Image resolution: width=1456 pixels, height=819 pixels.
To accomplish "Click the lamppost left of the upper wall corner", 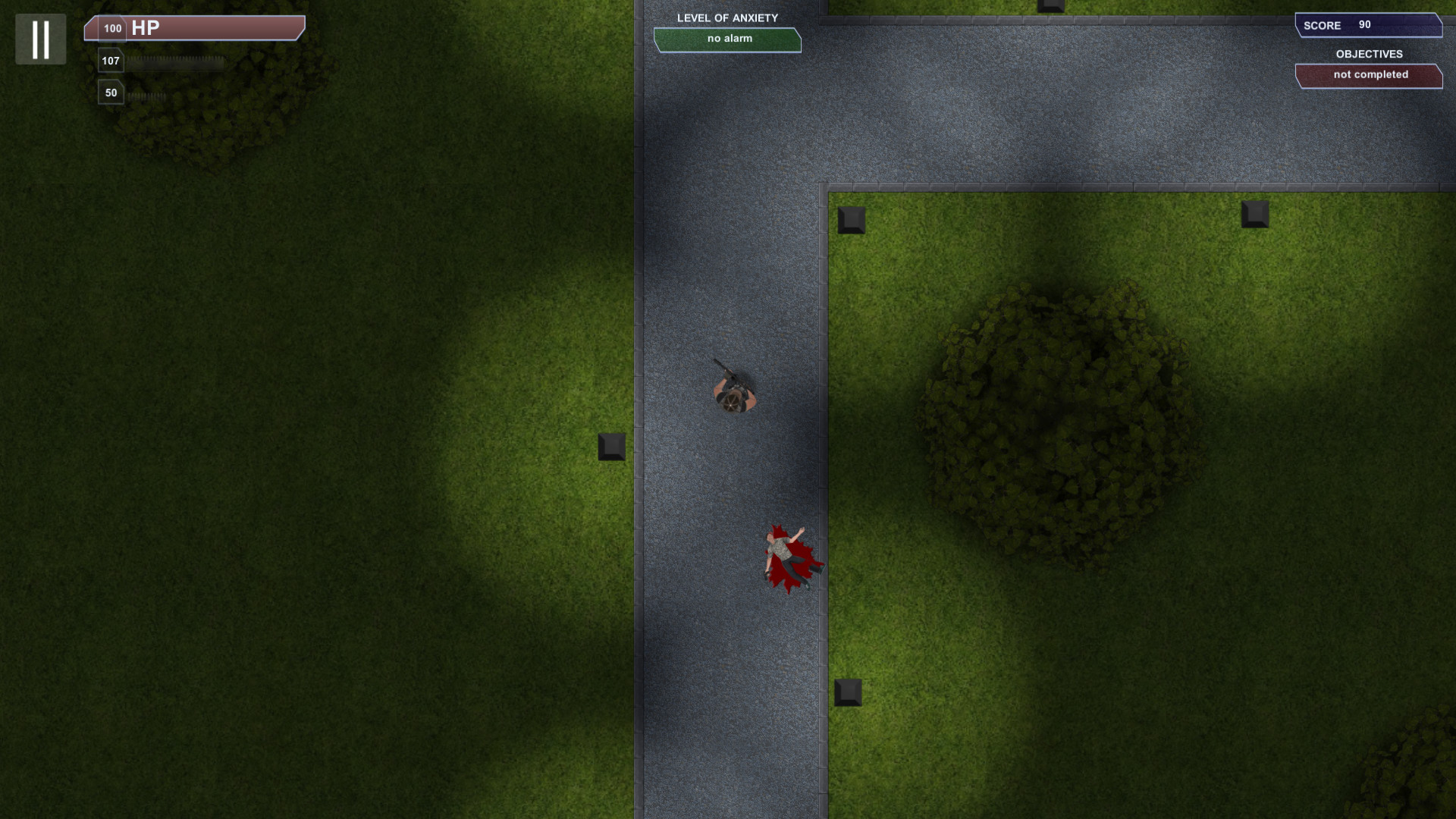I will point(852,221).
